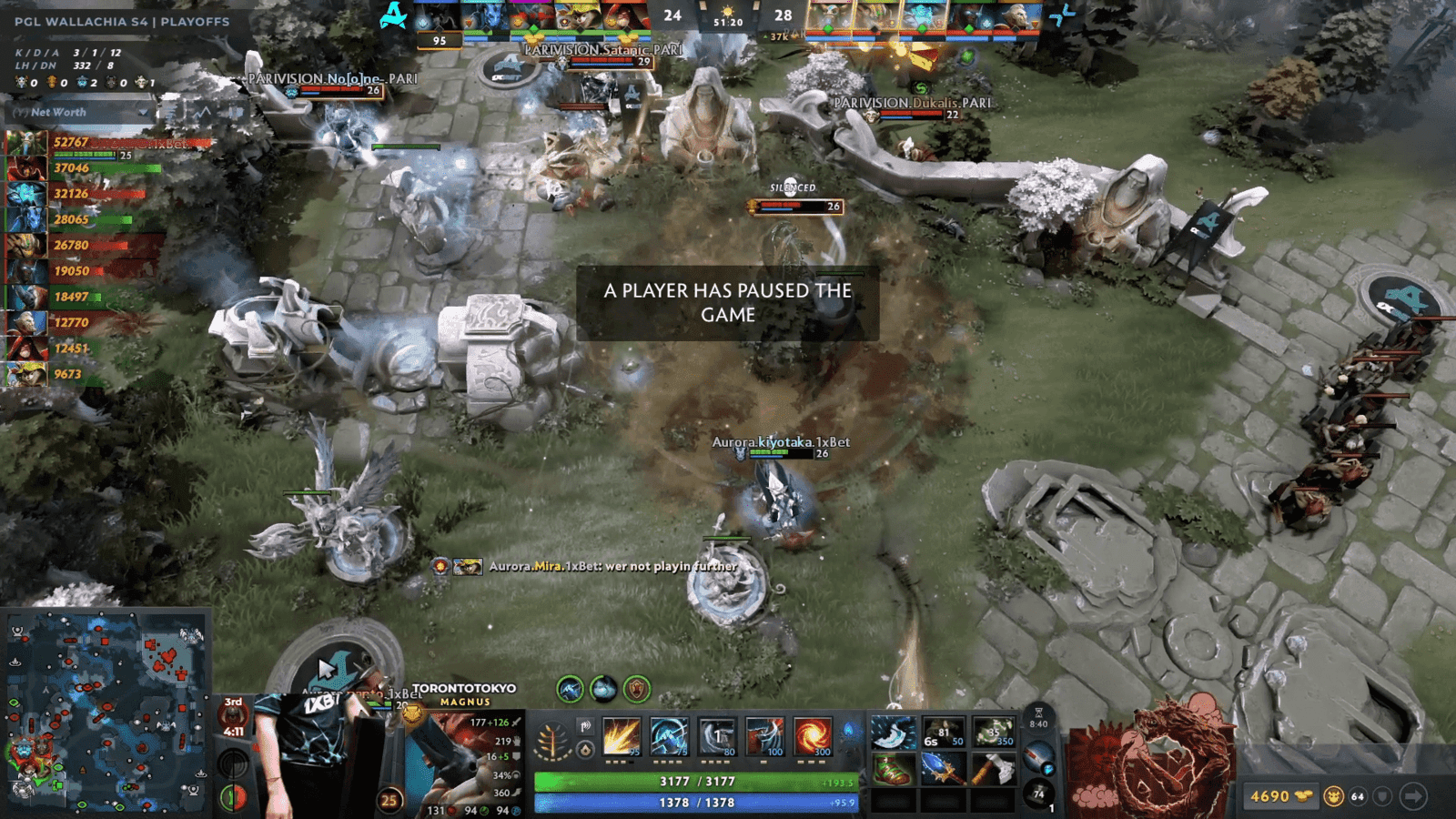
Task: Activate the Reverse Polarity ultimate icon
Action: [x=812, y=737]
